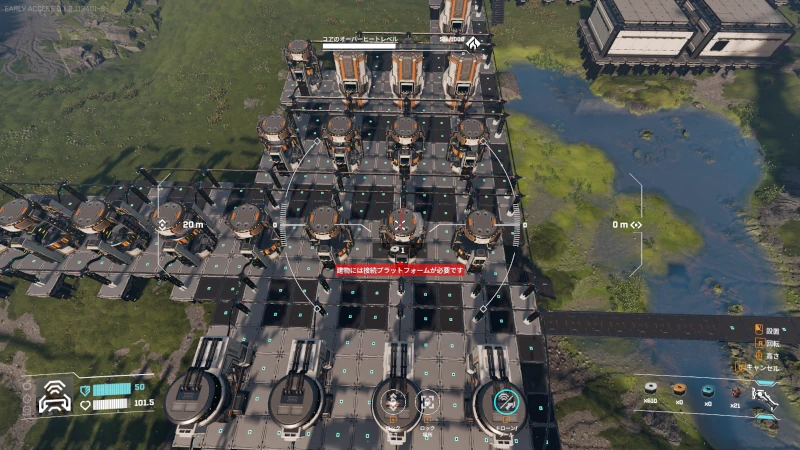Select the orange ring resource slot
This screenshot has width=800, height=450.
680,390
